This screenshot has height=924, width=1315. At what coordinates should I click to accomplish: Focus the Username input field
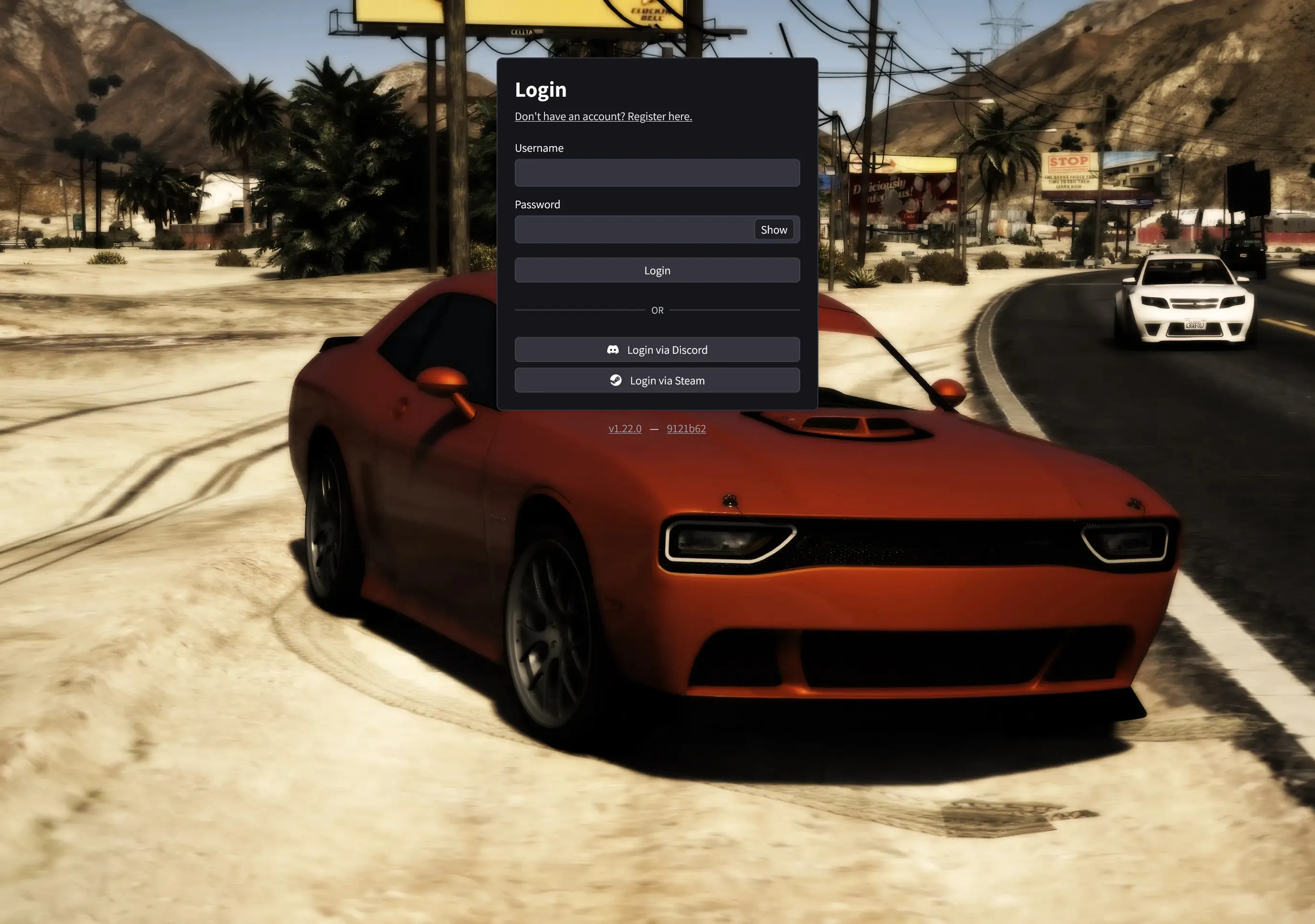pos(657,172)
